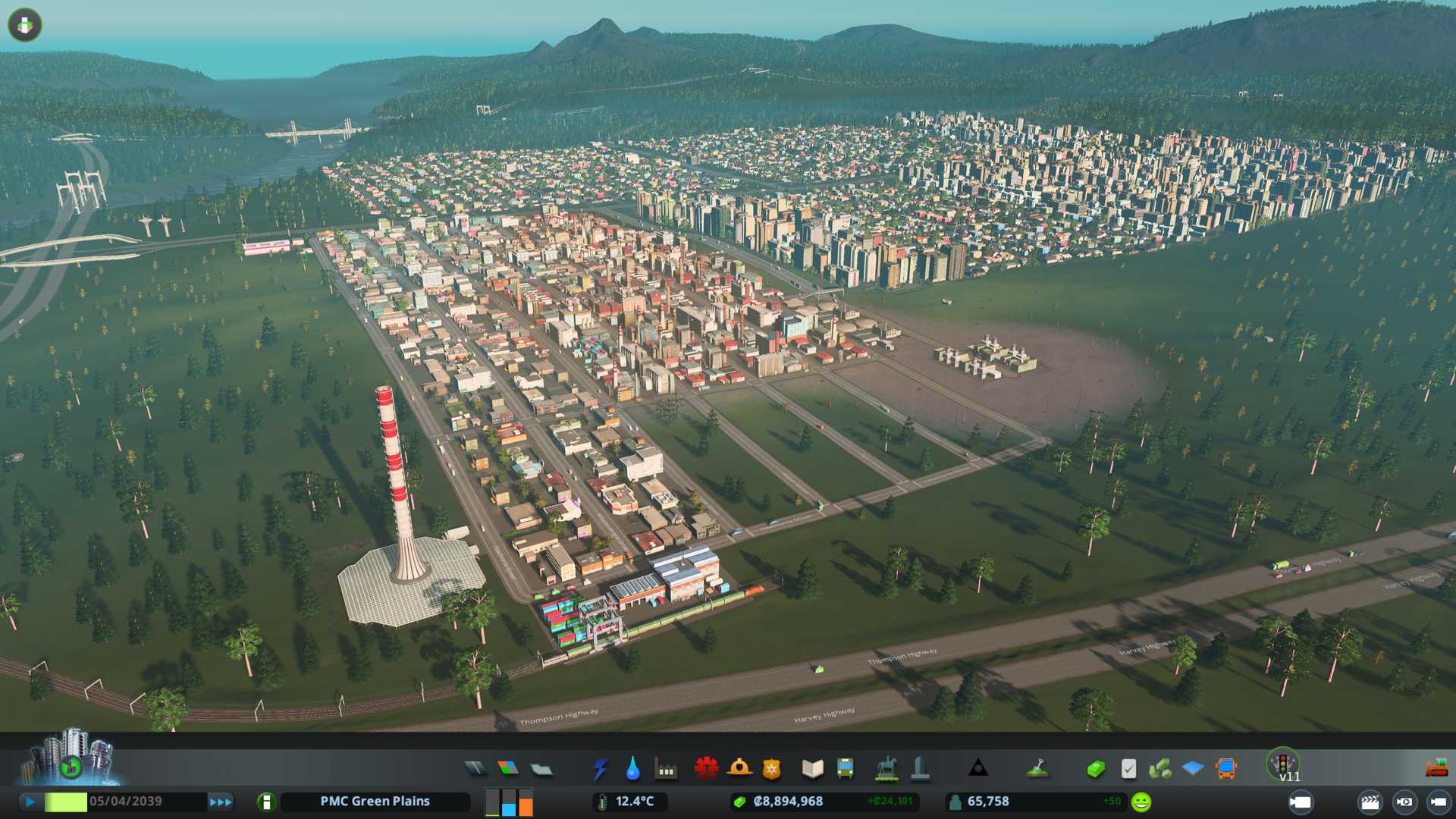The width and height of the screenshot is (1456, 819).
Task: Open the Districts tool
Action: 541,769
